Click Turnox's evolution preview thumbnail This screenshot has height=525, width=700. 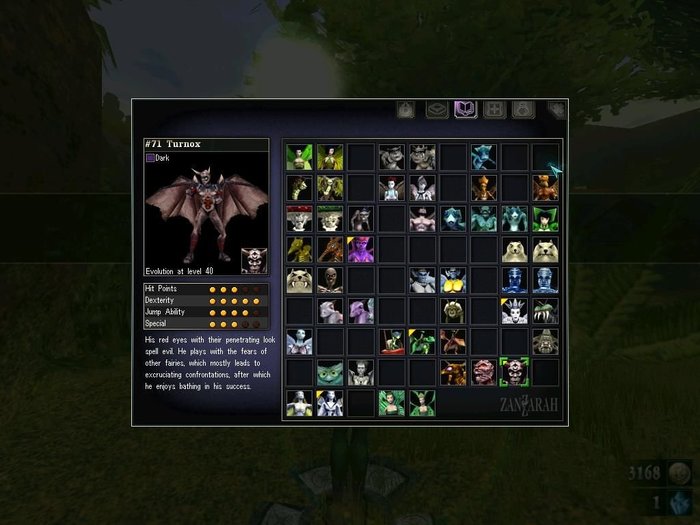coord(254,261)
